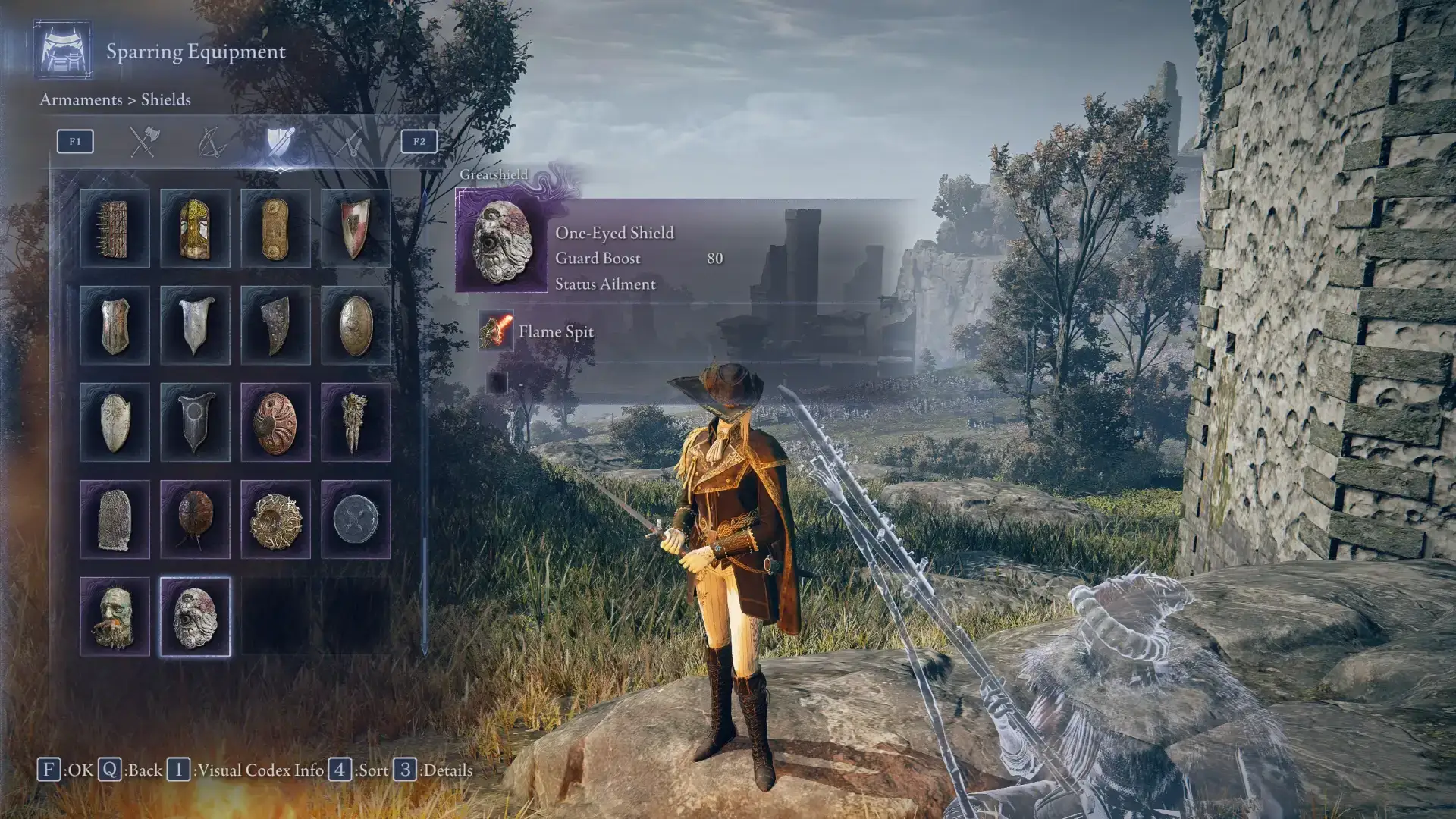The width and height of the screenshot is (1456, 819).
Task: Click the large One-Eyed Shield preview image
Action: tap(500, 241)
